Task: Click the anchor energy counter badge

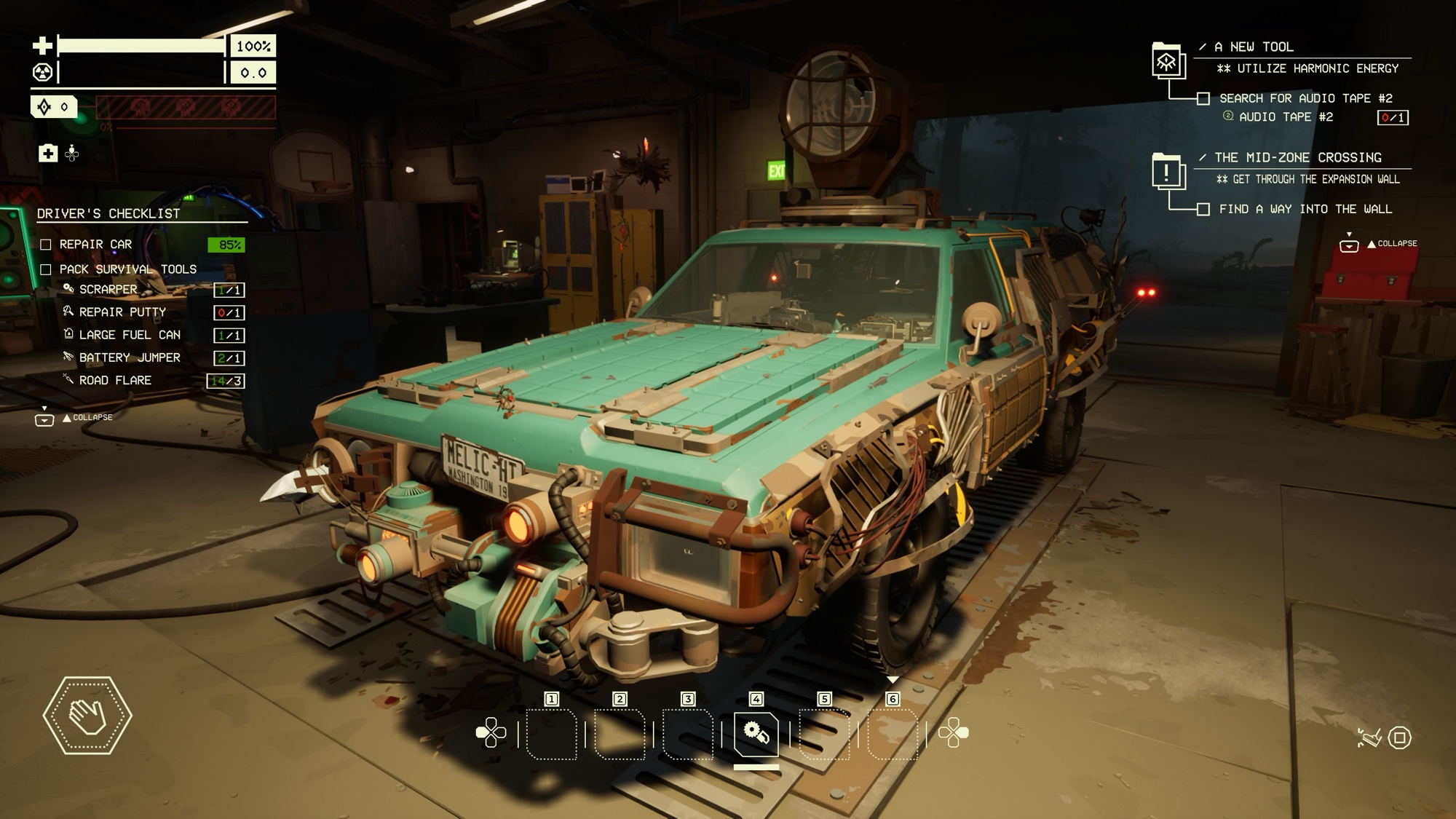Action: point(53,107)
